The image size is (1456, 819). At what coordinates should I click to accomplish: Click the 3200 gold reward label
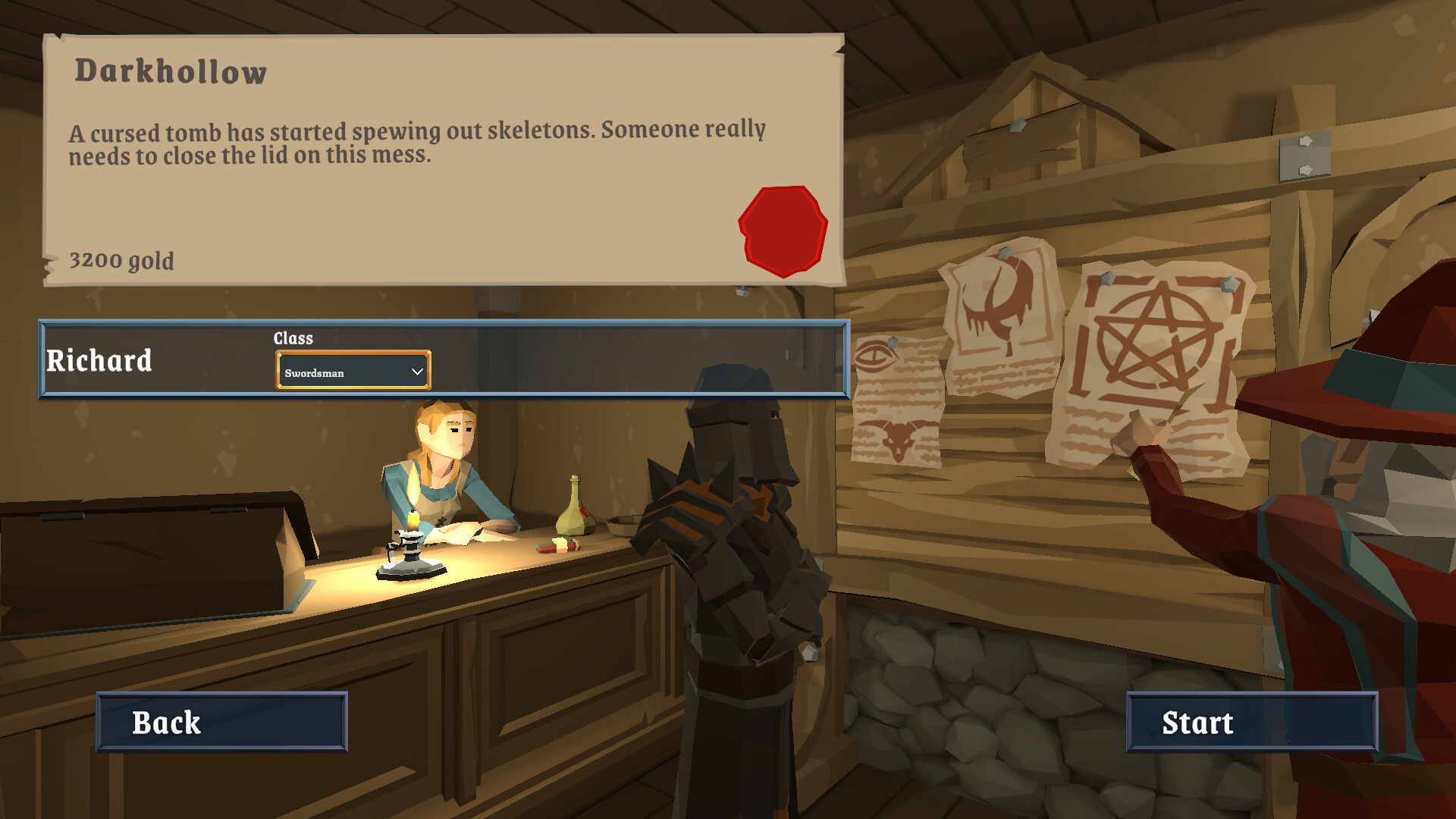tap(121, 261)
